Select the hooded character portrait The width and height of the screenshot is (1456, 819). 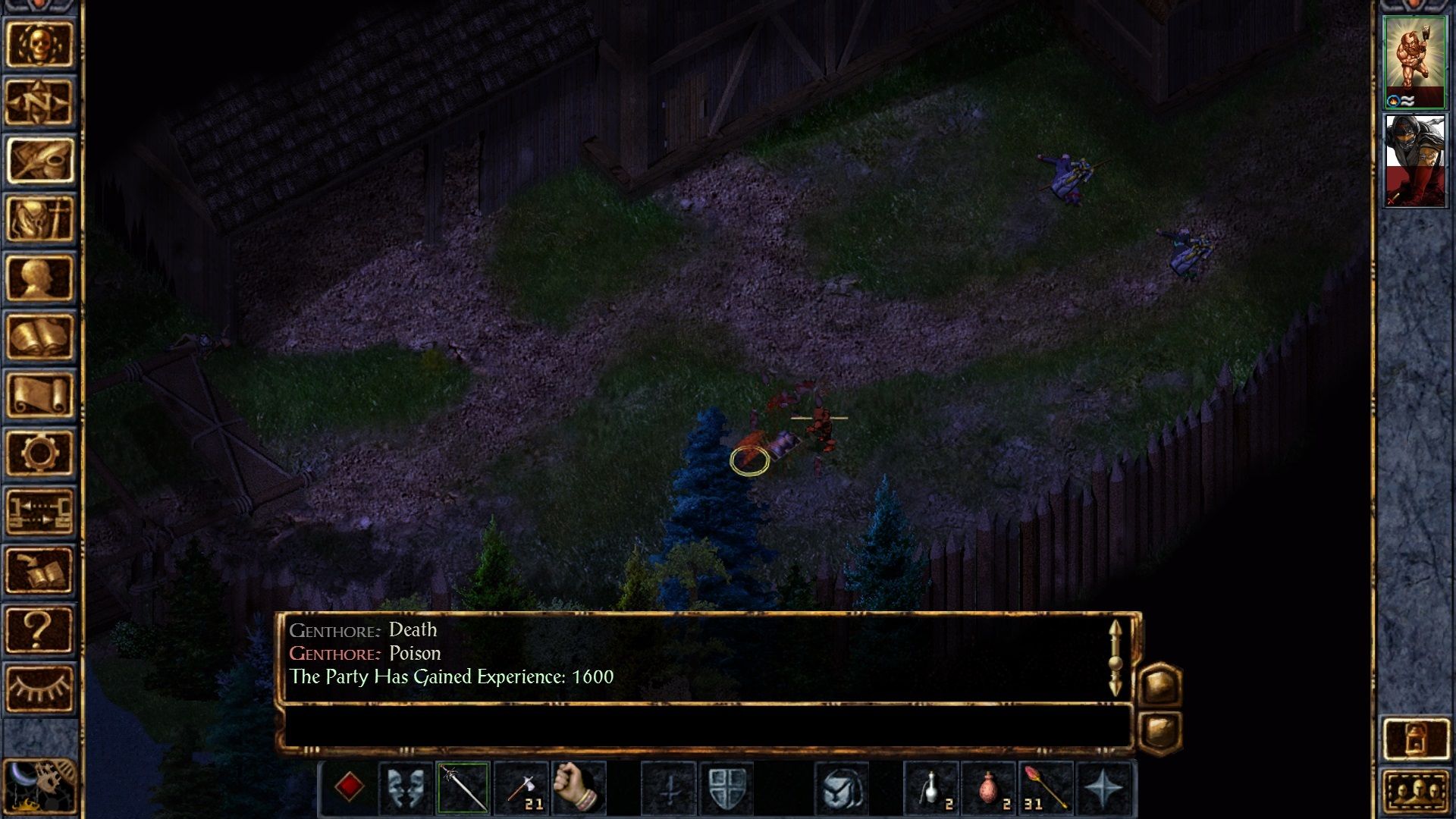(1414, 160)
